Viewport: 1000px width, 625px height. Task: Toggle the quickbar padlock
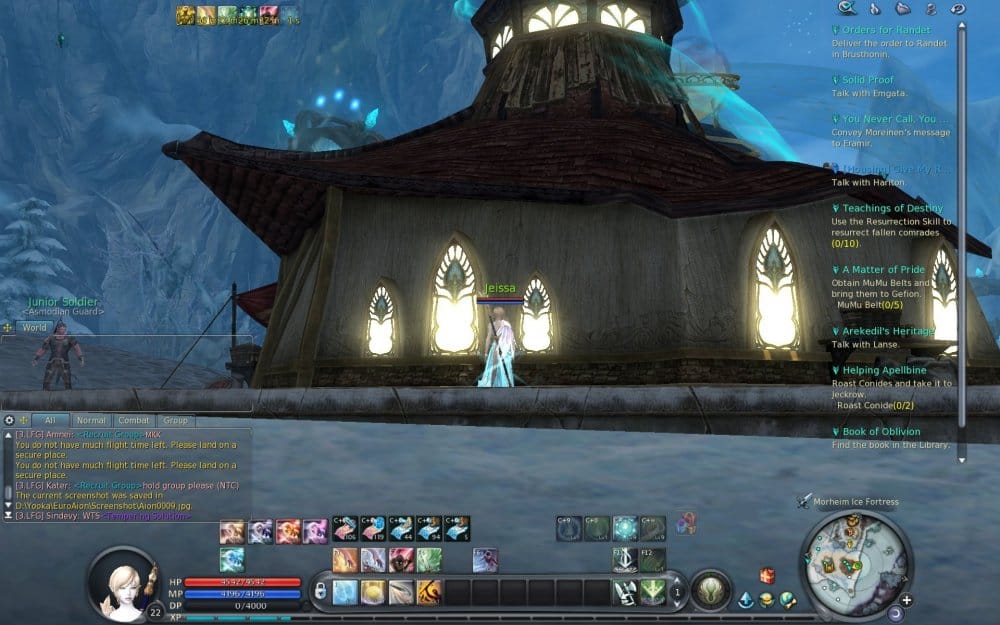(x=320, y=591)
